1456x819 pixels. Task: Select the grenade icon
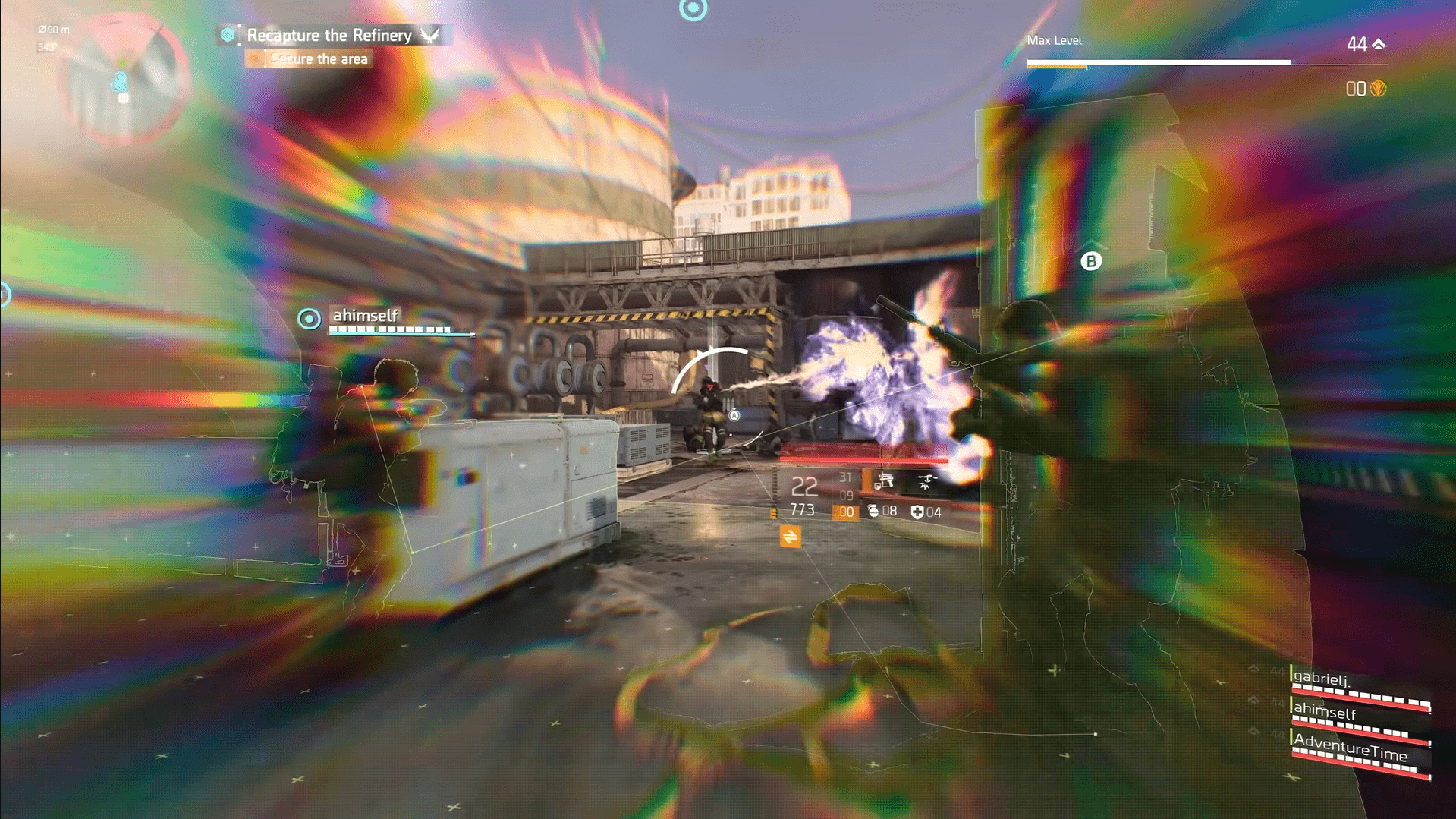[873, 512]
